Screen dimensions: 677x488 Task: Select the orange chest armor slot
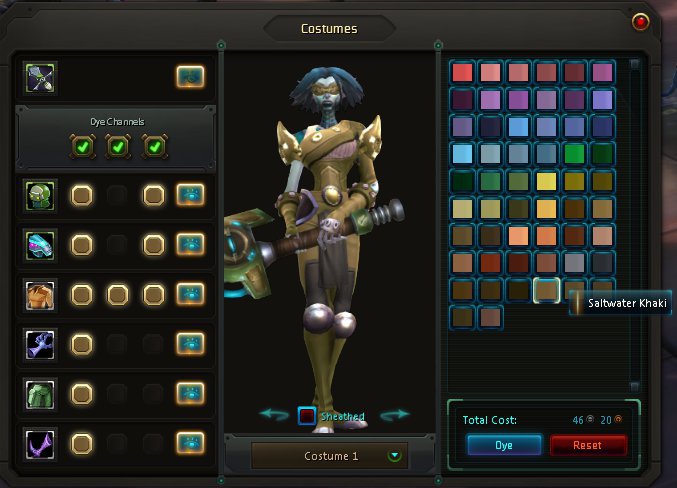tap(42, 294)
